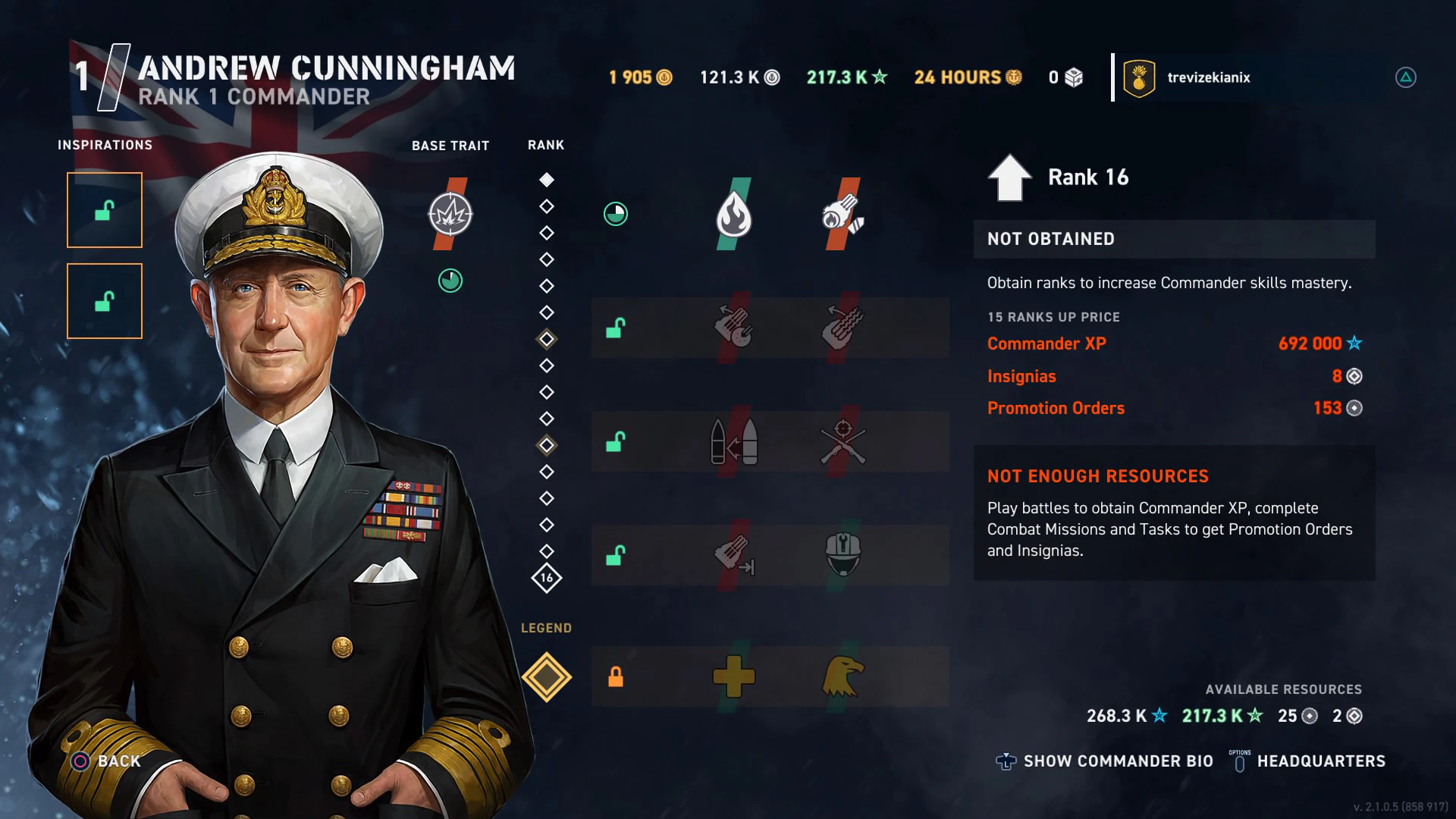Choose the golden eagle head skill

[x=843, y=676]
